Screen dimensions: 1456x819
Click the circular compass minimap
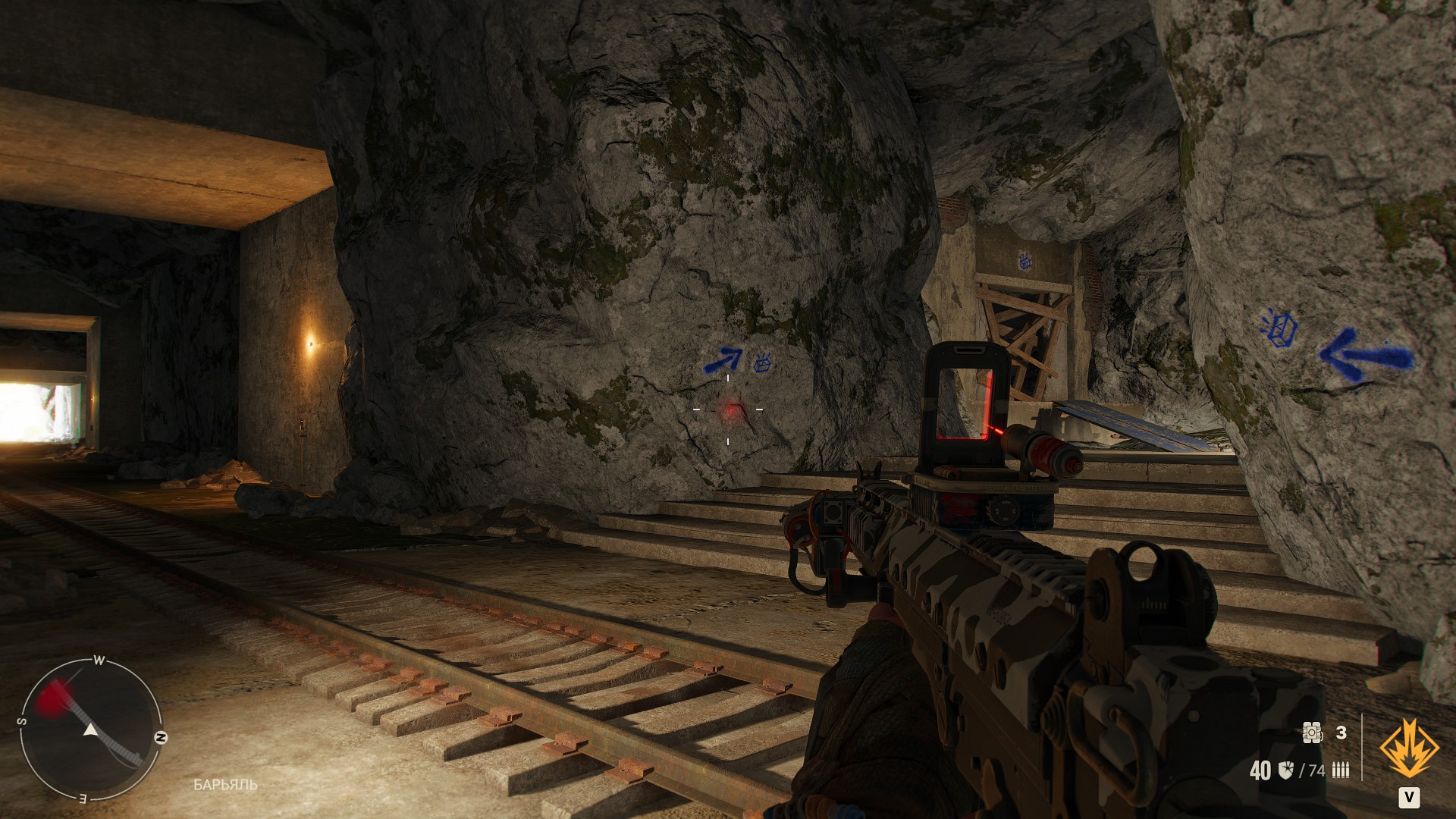90,730
